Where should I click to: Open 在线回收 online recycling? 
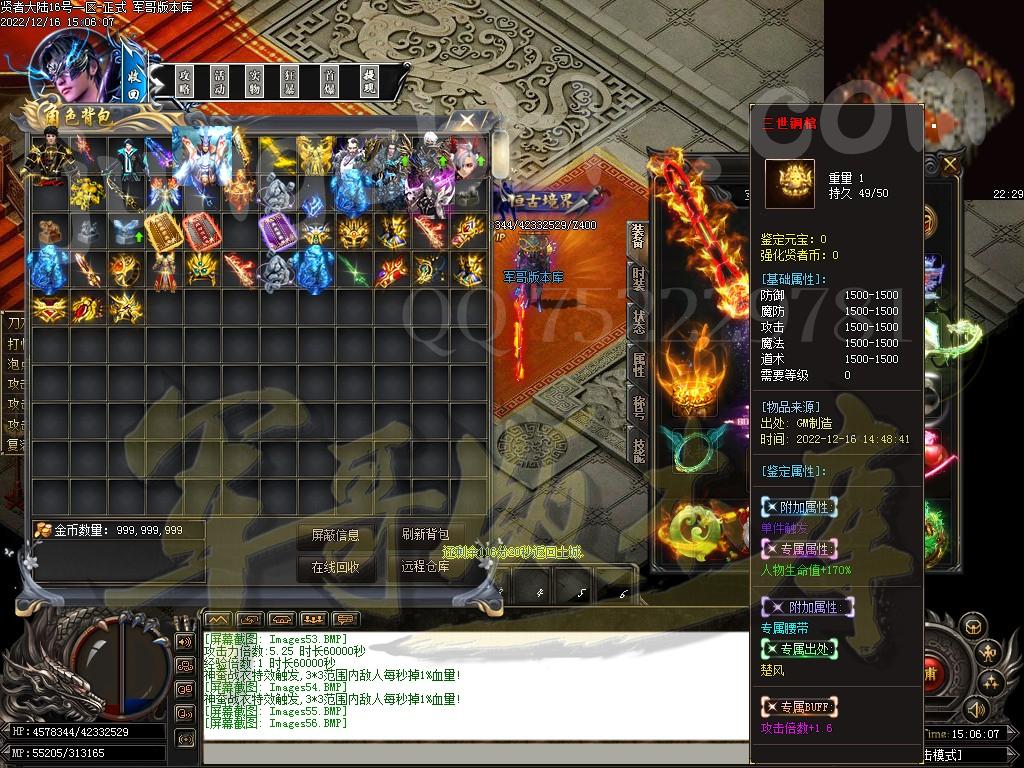[335, 567]
